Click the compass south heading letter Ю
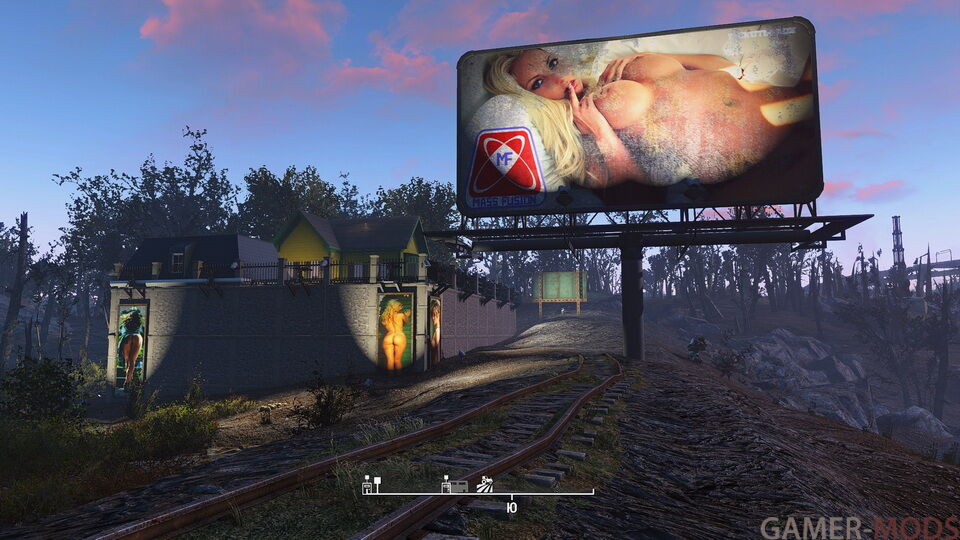The height and width of the screenshot is (540, 960). [512, 509]
